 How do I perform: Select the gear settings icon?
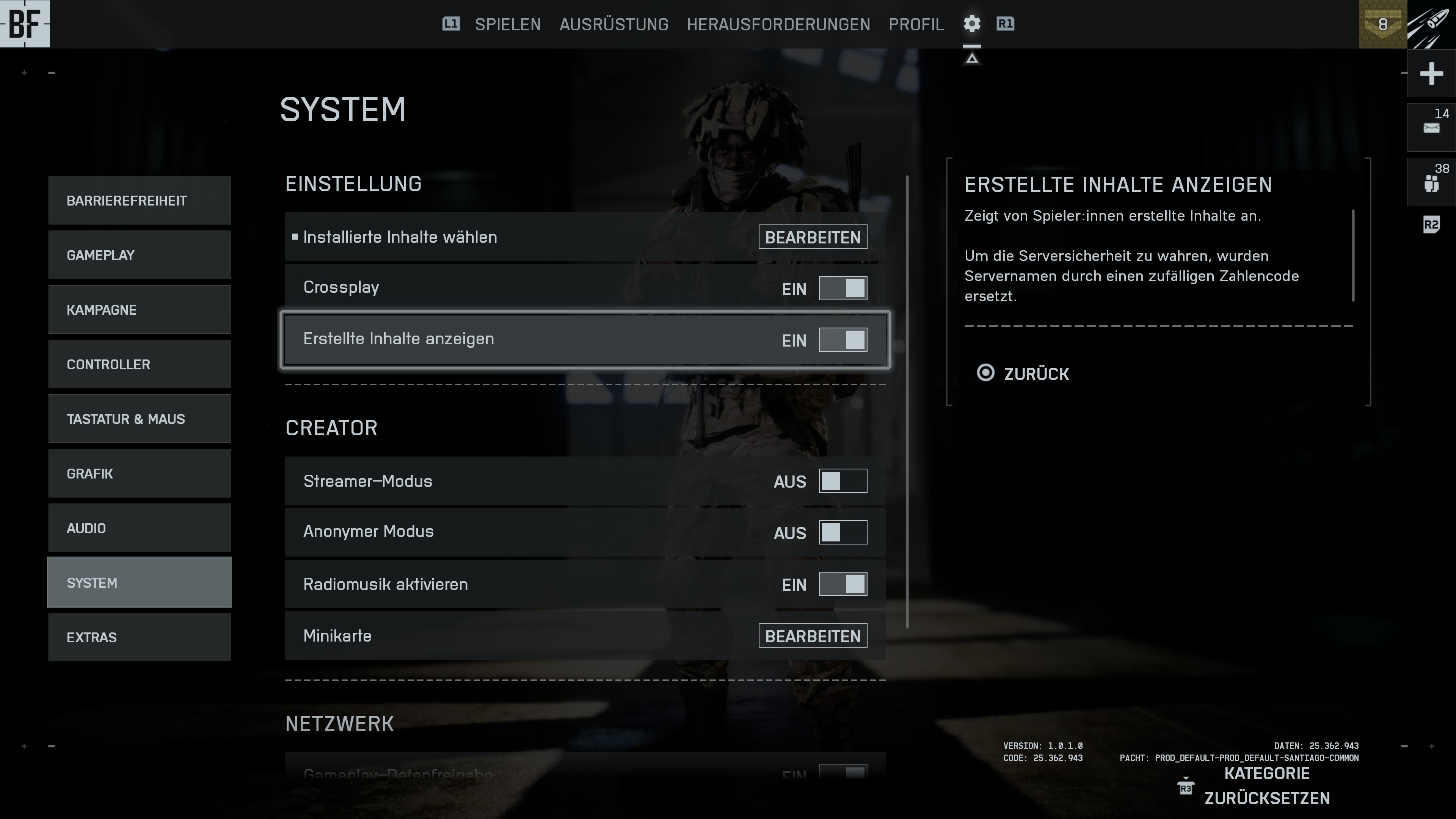tap(971, 24)
